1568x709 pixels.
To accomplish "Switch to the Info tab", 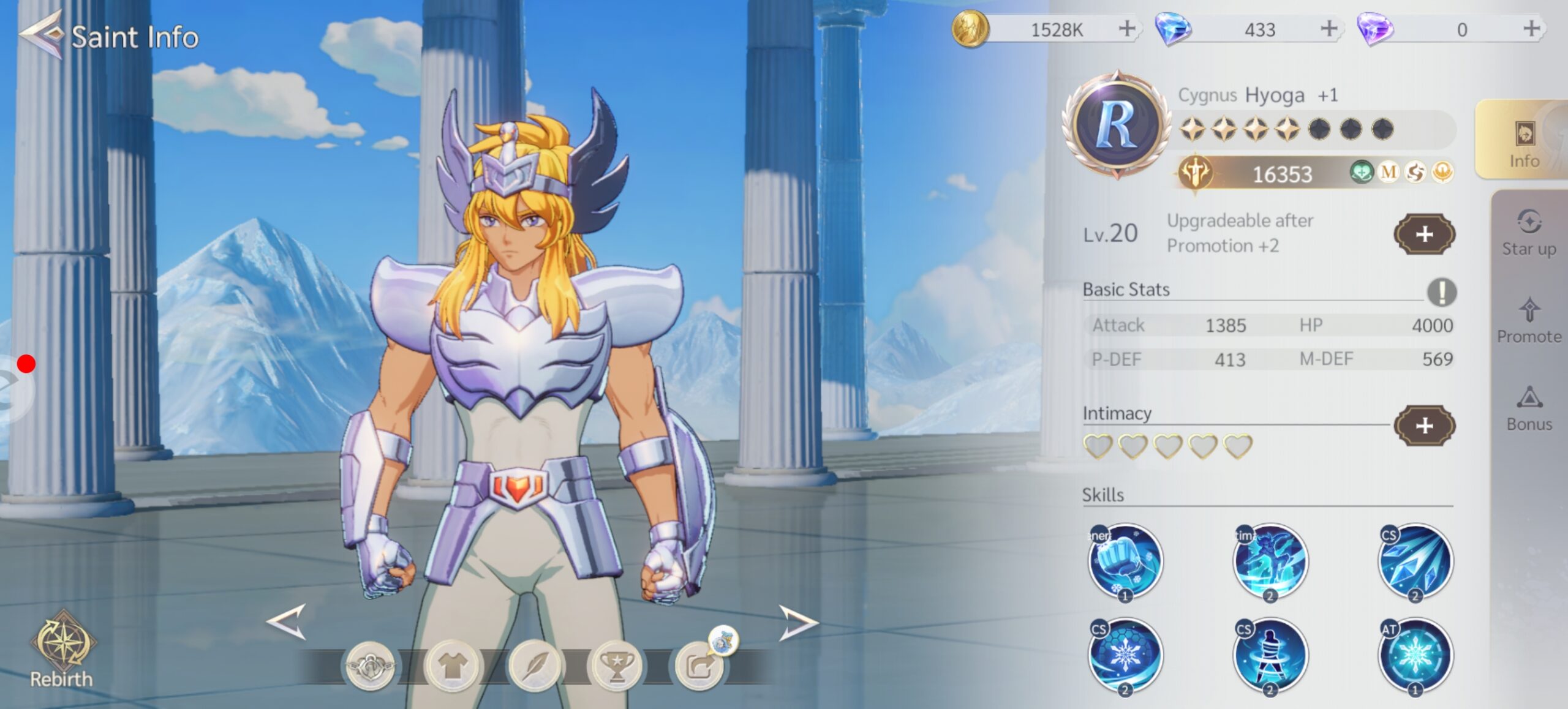I will point(1523,142).
